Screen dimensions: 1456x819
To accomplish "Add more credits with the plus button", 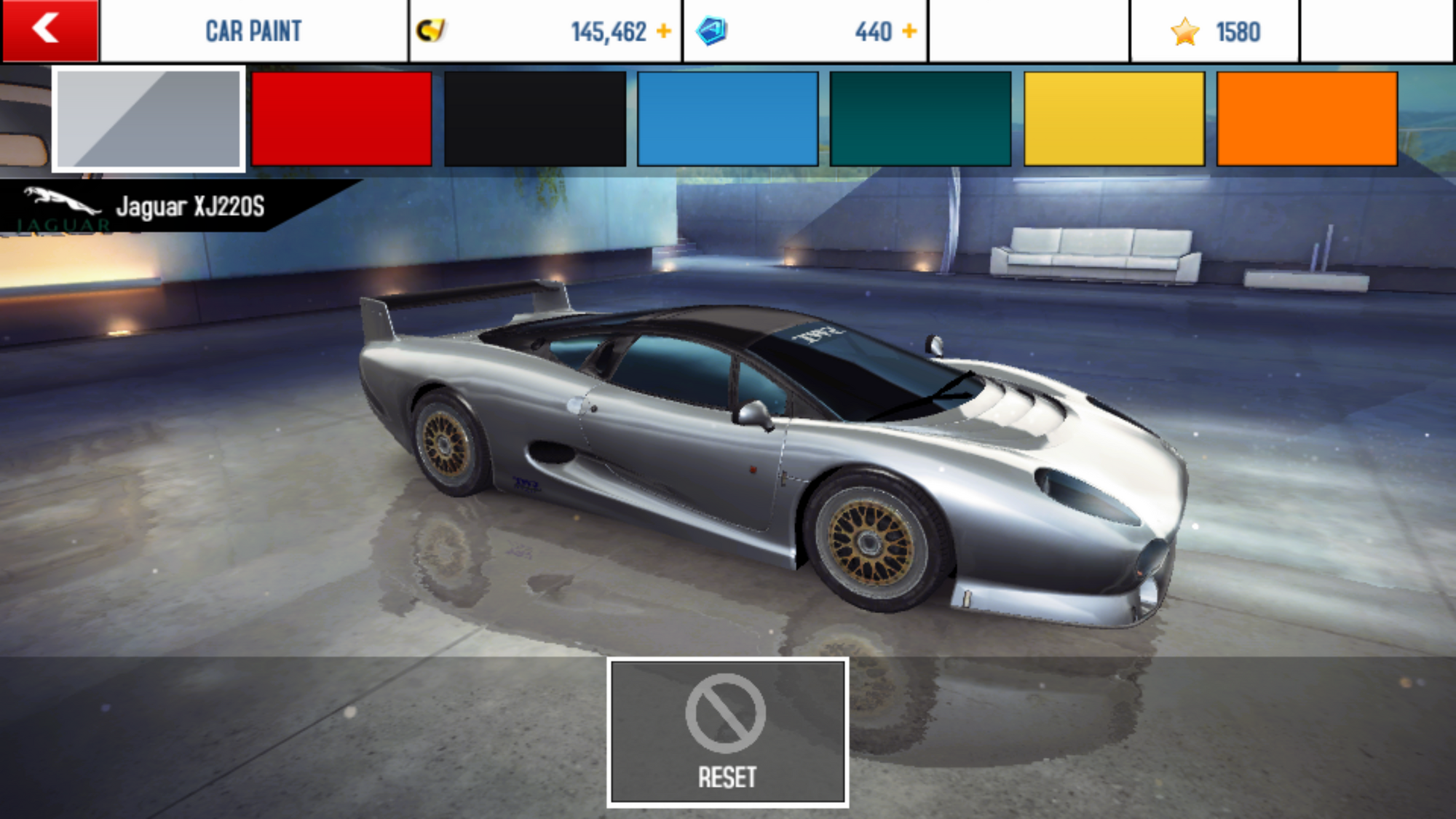I will point(663,31).
